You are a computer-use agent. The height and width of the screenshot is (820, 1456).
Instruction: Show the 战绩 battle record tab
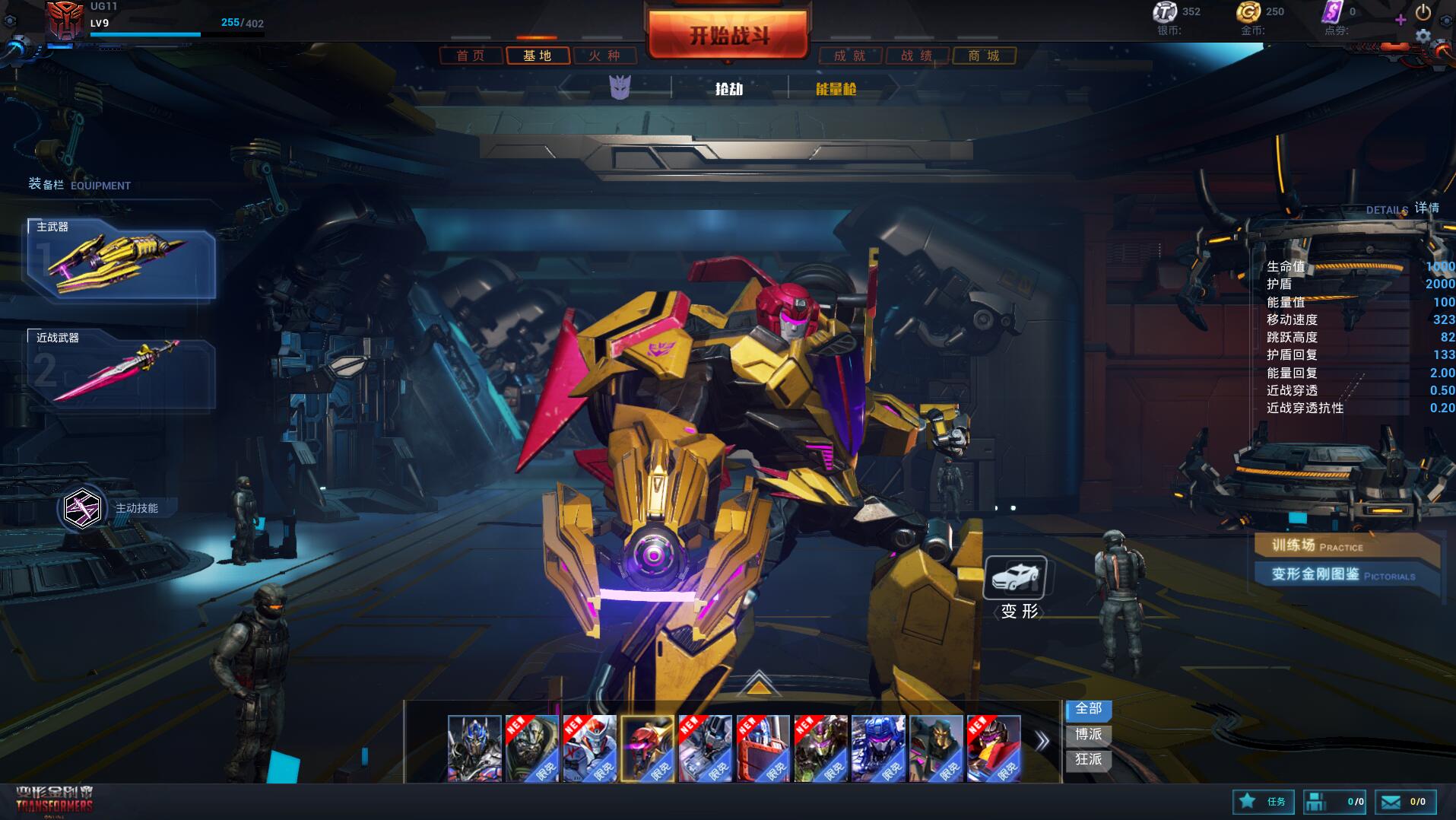click(917, 56)
